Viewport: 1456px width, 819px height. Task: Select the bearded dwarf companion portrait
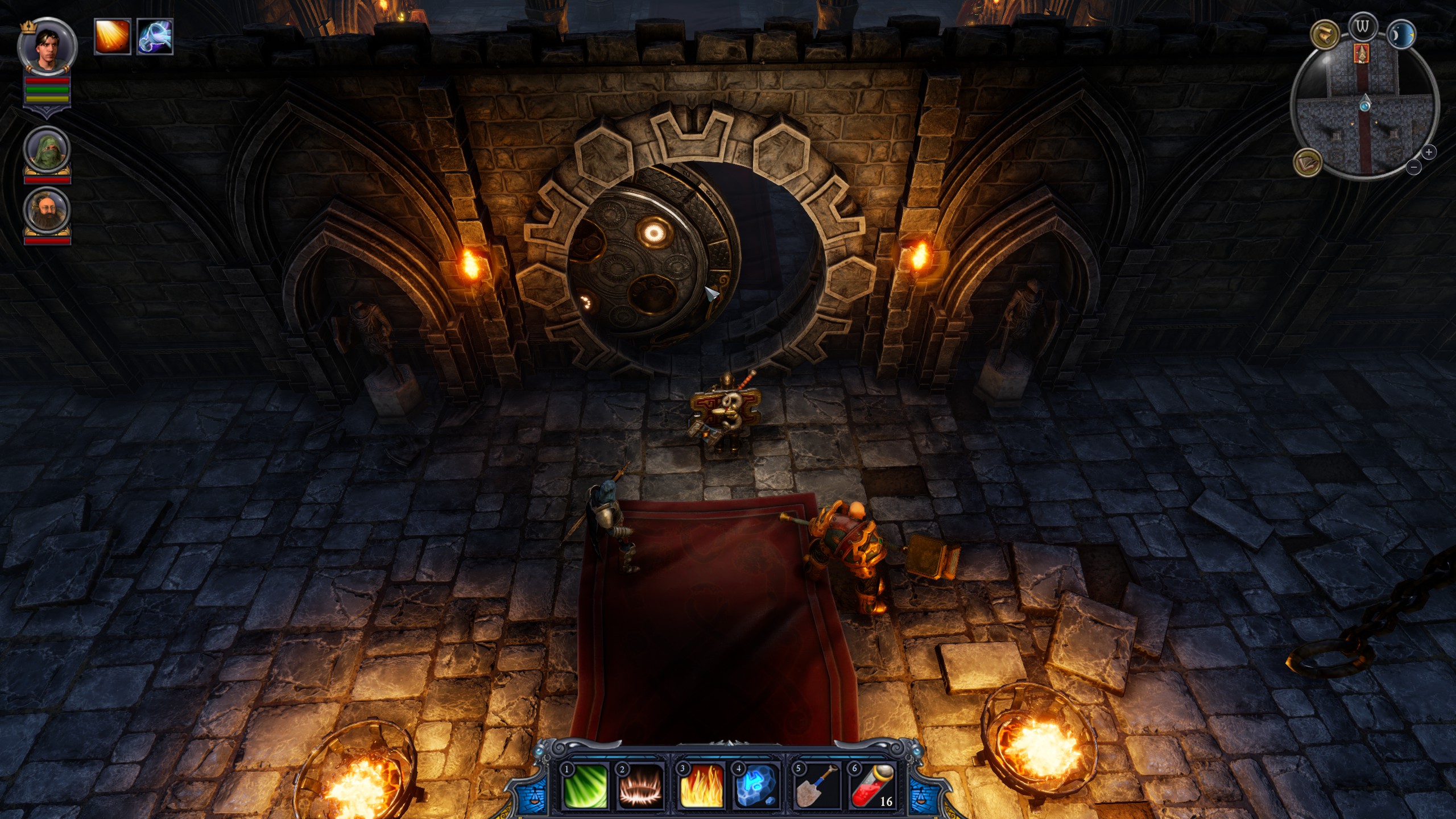tap(47, 209)
